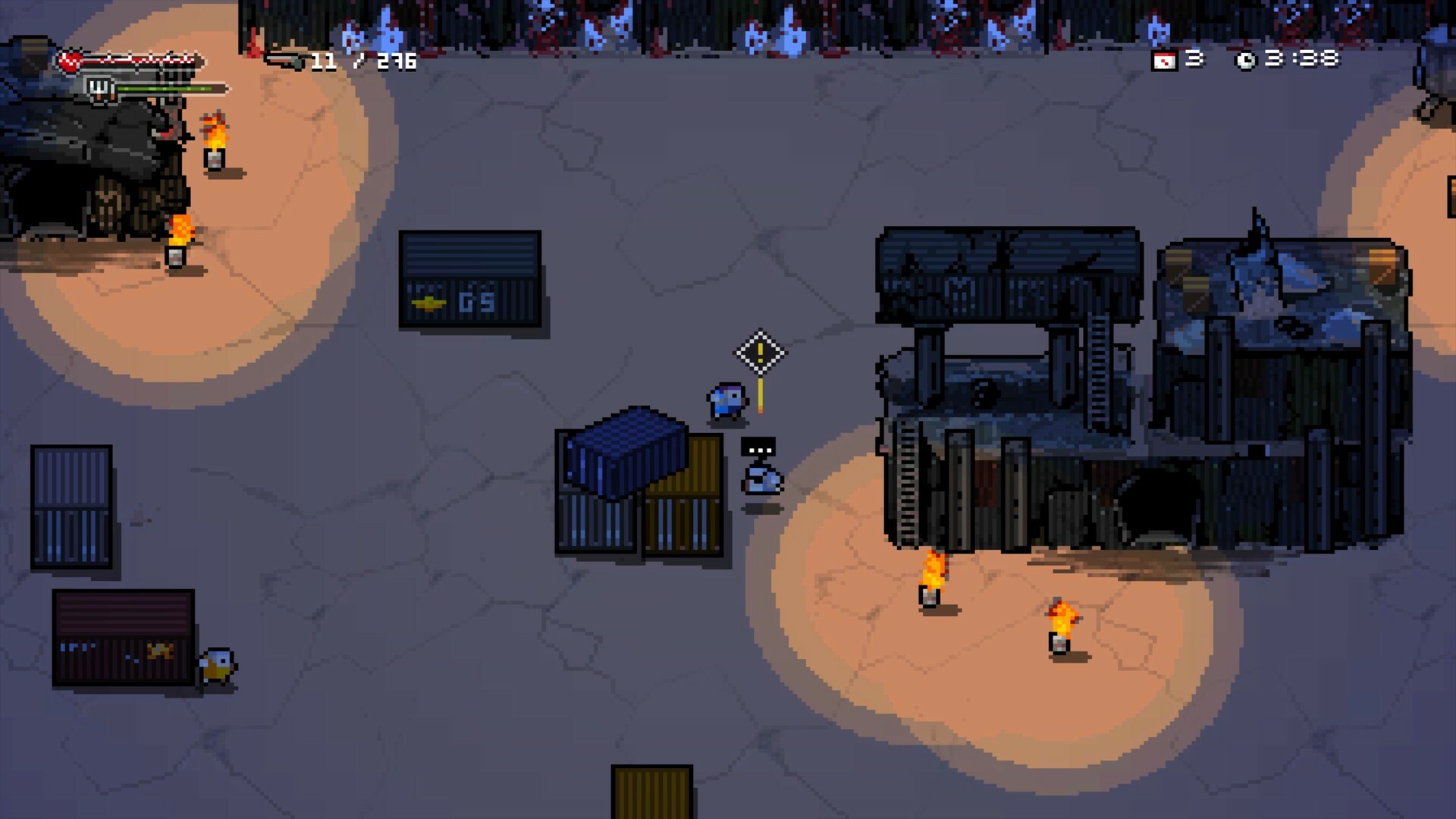Click the clock icon next to the 3:38 timer

[1245, 59]
